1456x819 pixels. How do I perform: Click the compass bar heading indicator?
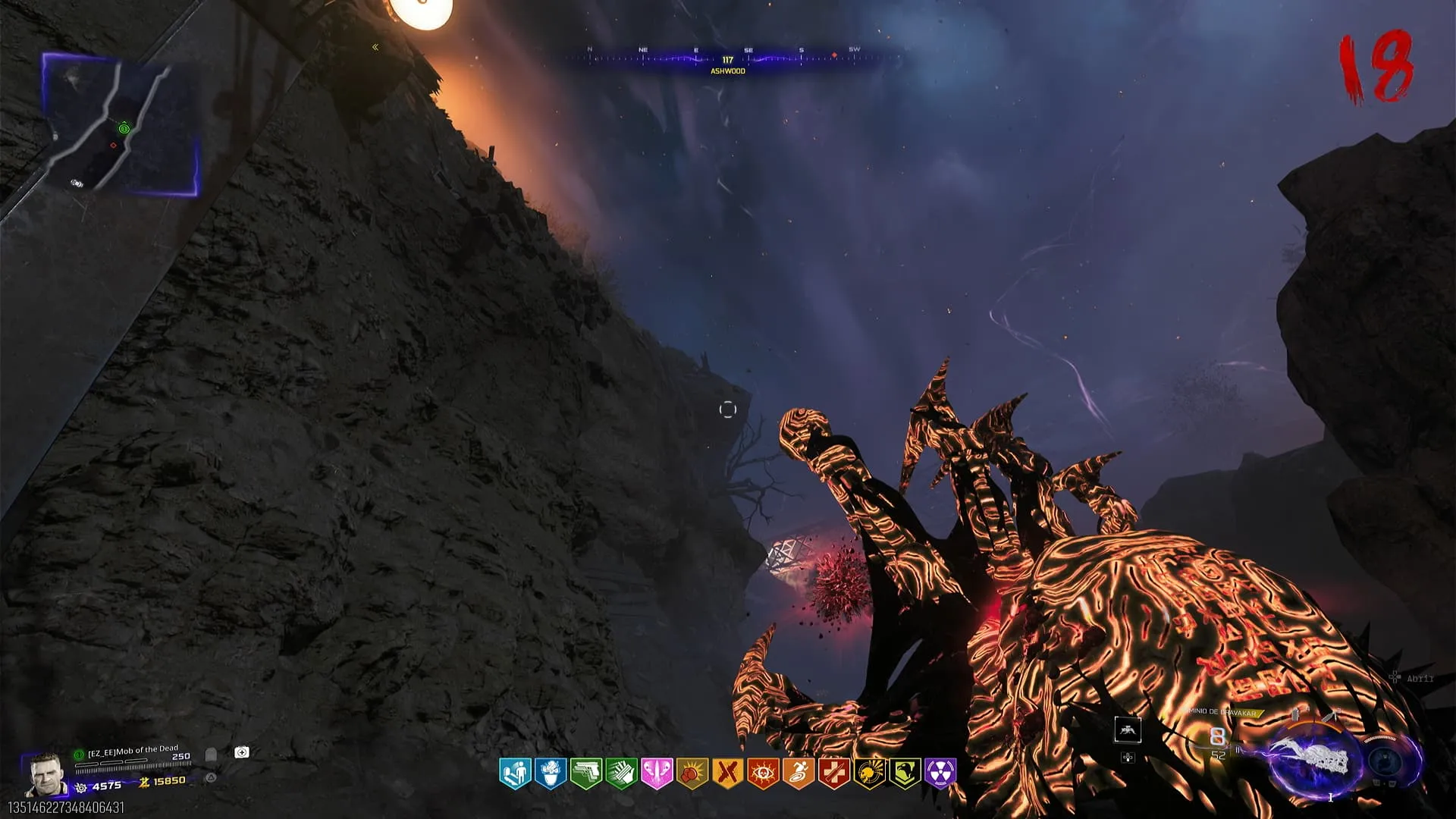coord(727,60)
